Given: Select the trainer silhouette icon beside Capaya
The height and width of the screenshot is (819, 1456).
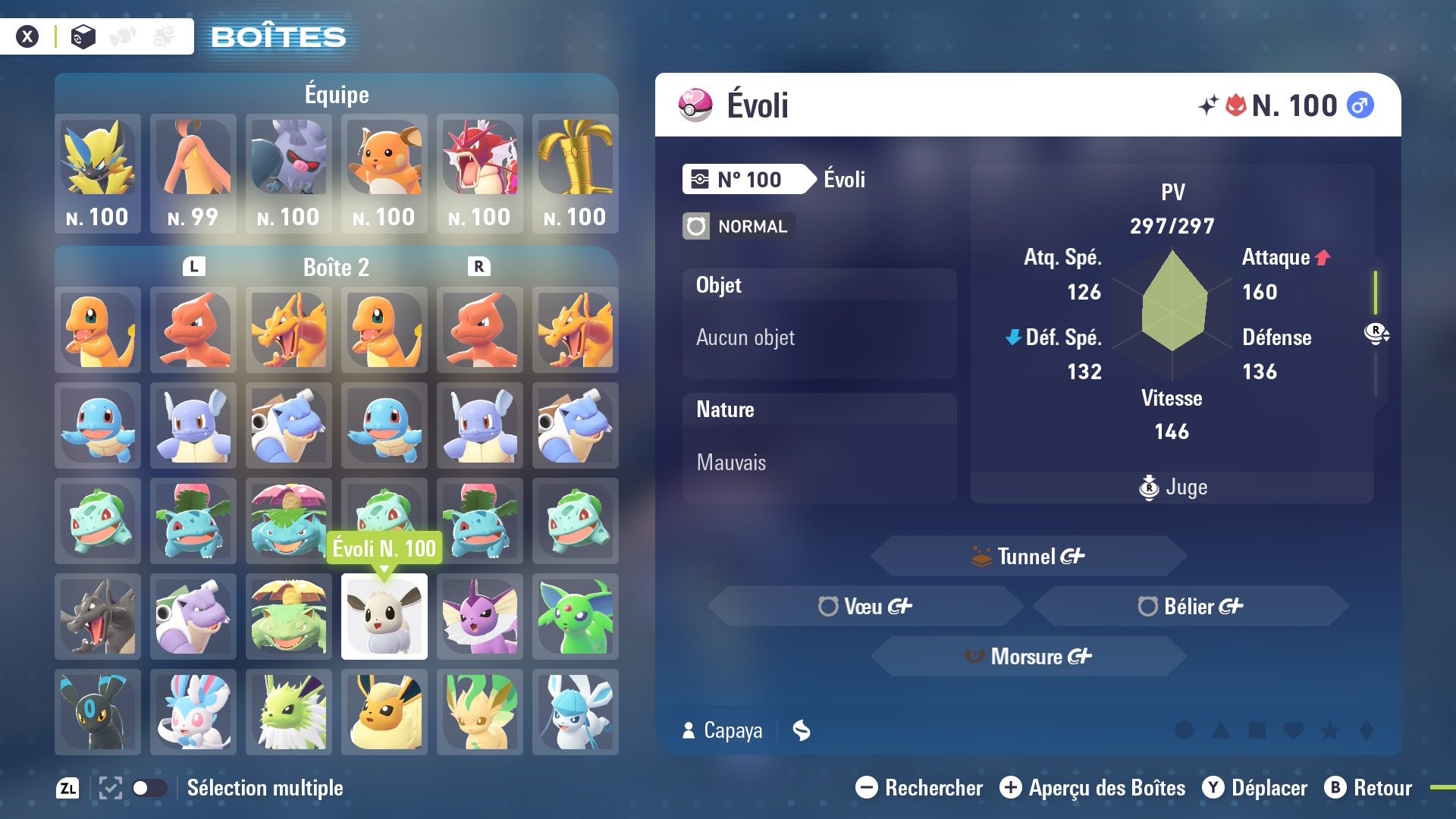Looking at the screenshot, I should (689, 730).
